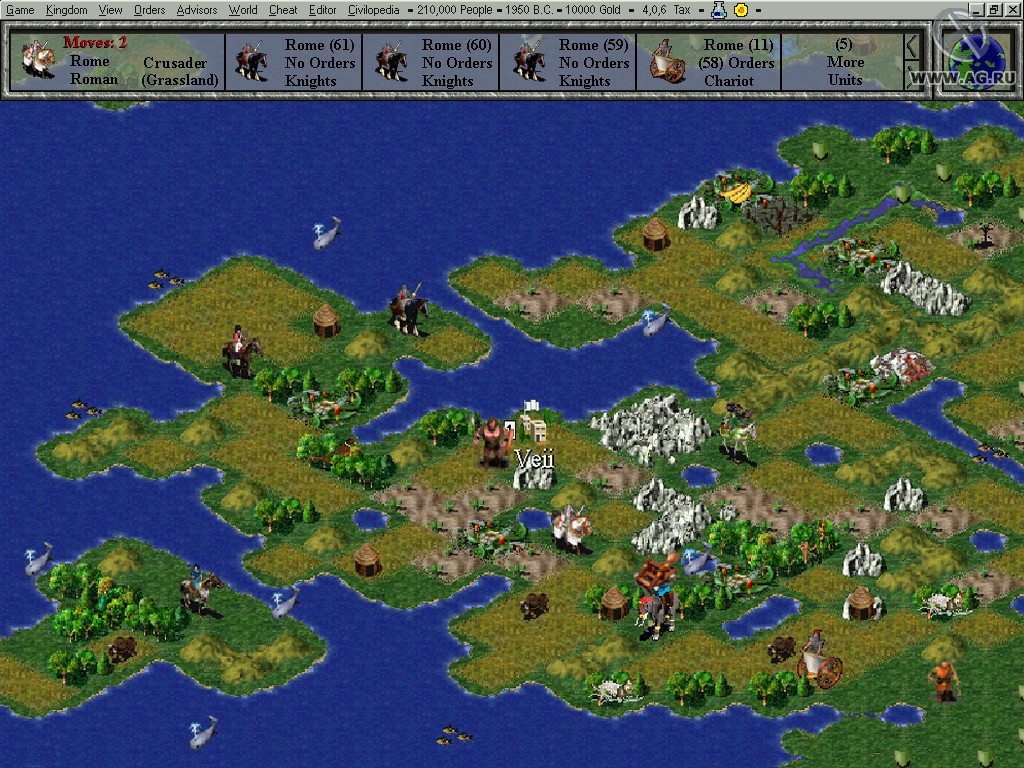
Task: Open the Editor menu
Action: tap(322, 10)
